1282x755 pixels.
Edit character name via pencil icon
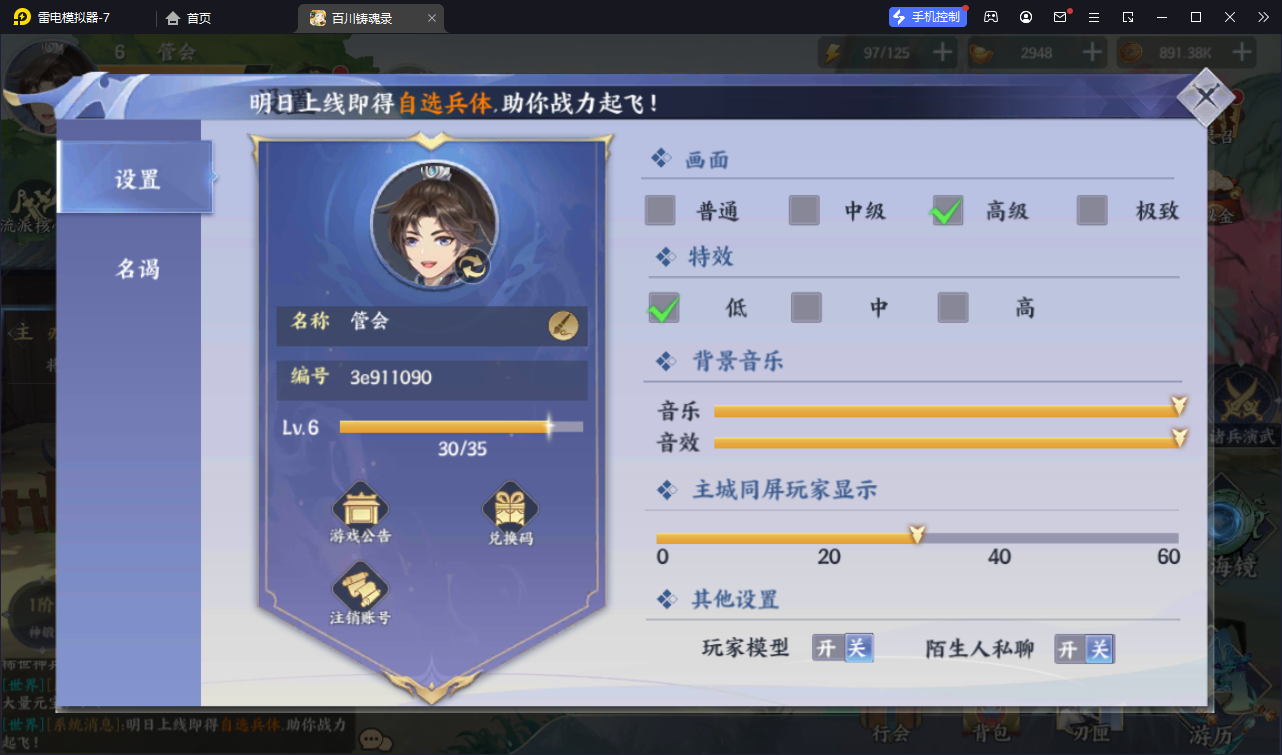(x=564, y=323)
